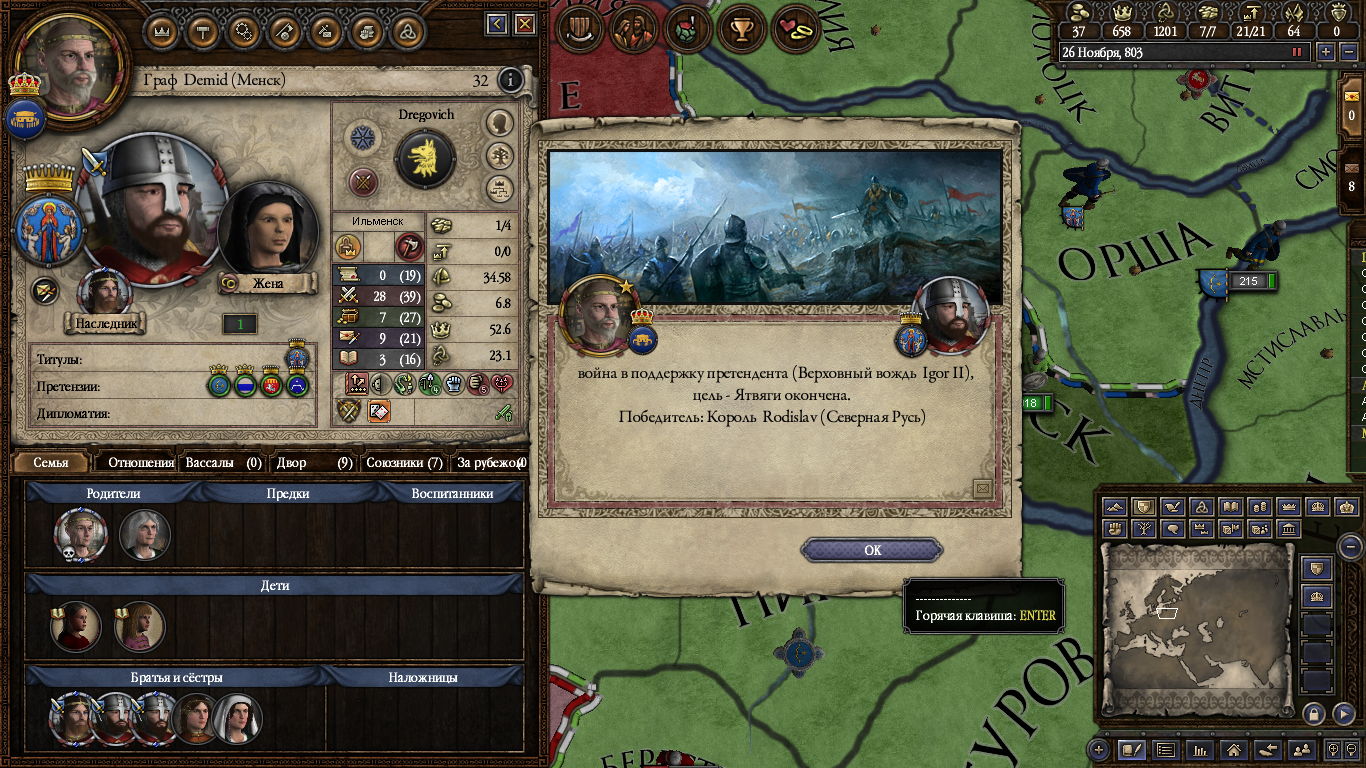Open the Отношения tab

[x=140, y=463]
